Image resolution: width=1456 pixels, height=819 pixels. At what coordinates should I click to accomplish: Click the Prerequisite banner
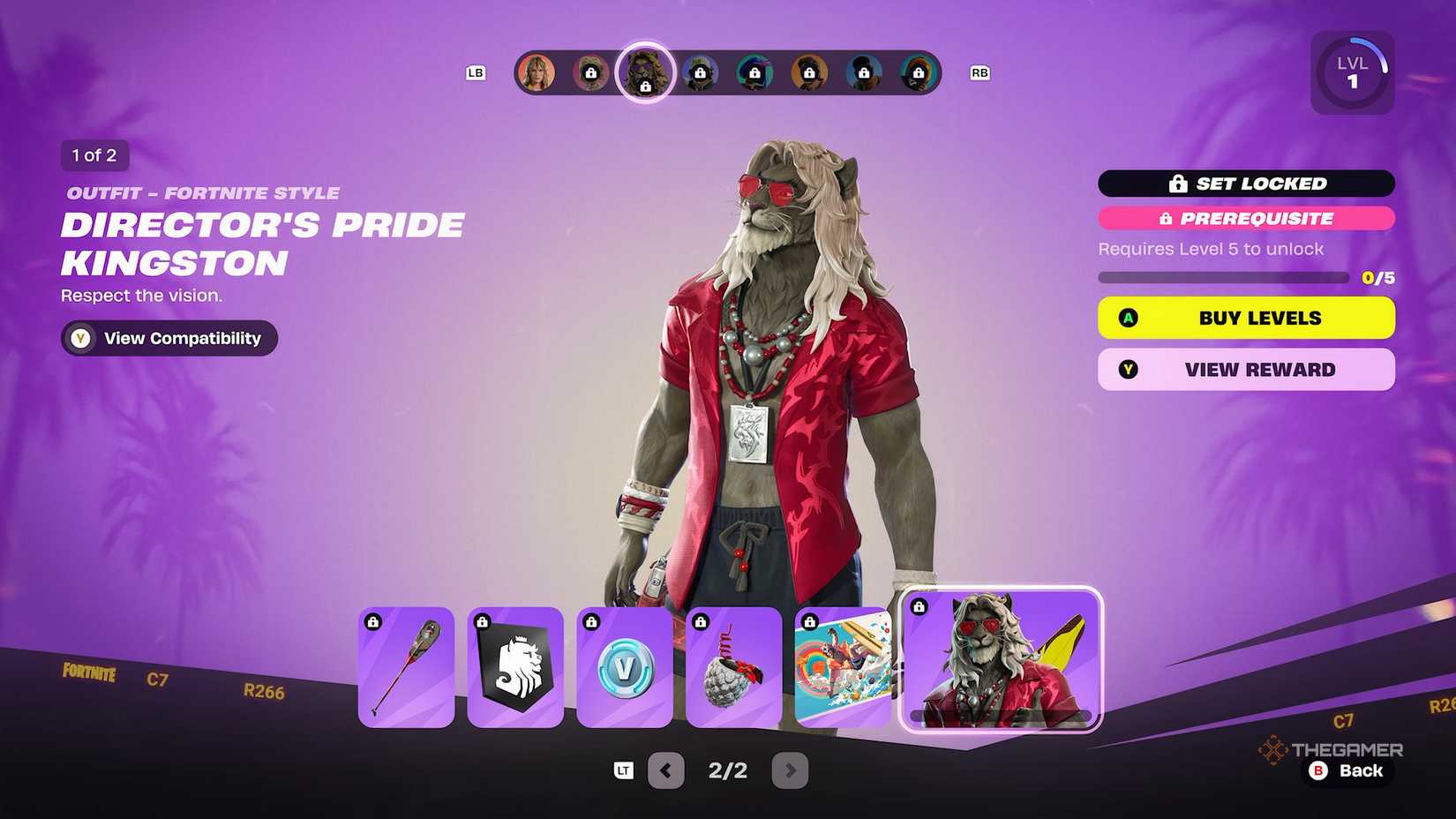pos(1245,218)
